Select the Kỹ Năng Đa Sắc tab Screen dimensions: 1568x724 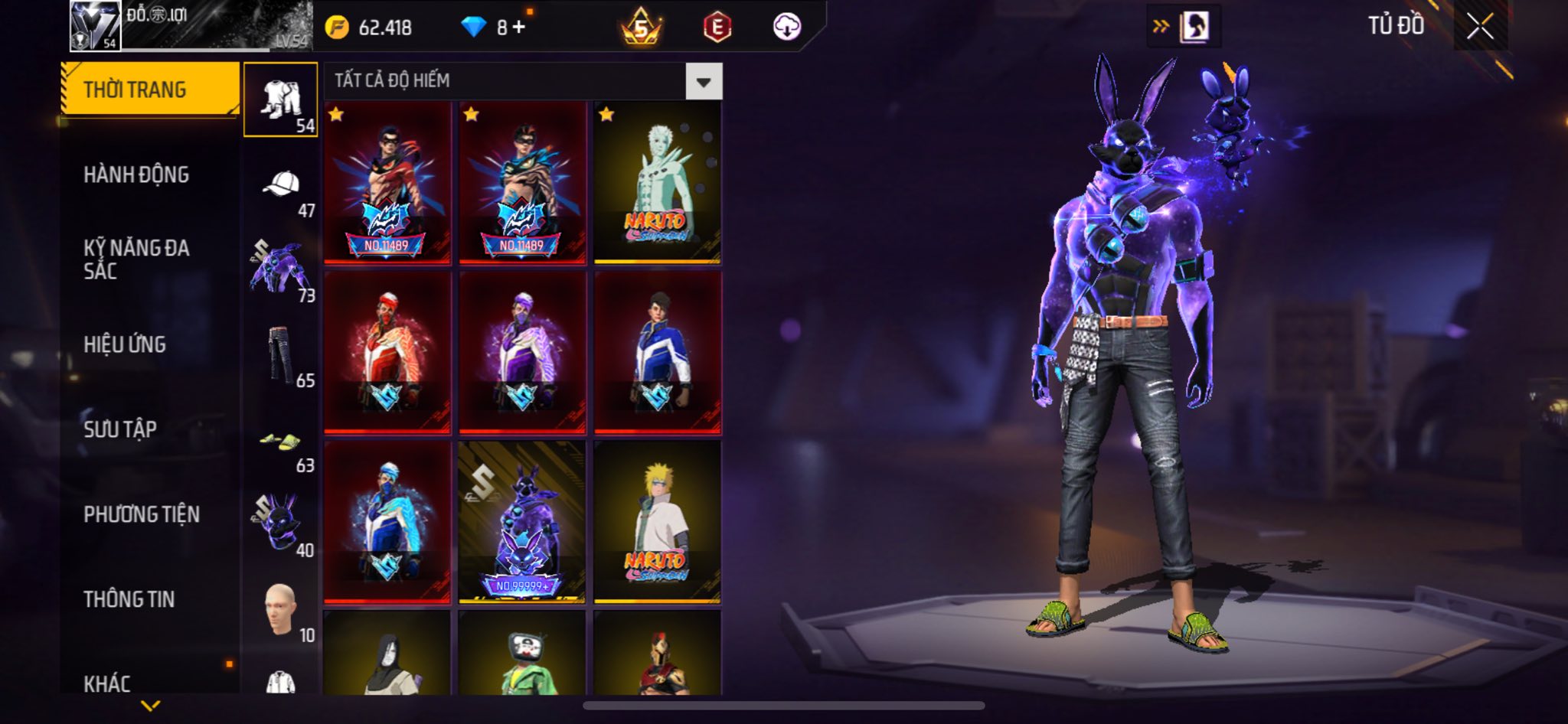(136, 259)
